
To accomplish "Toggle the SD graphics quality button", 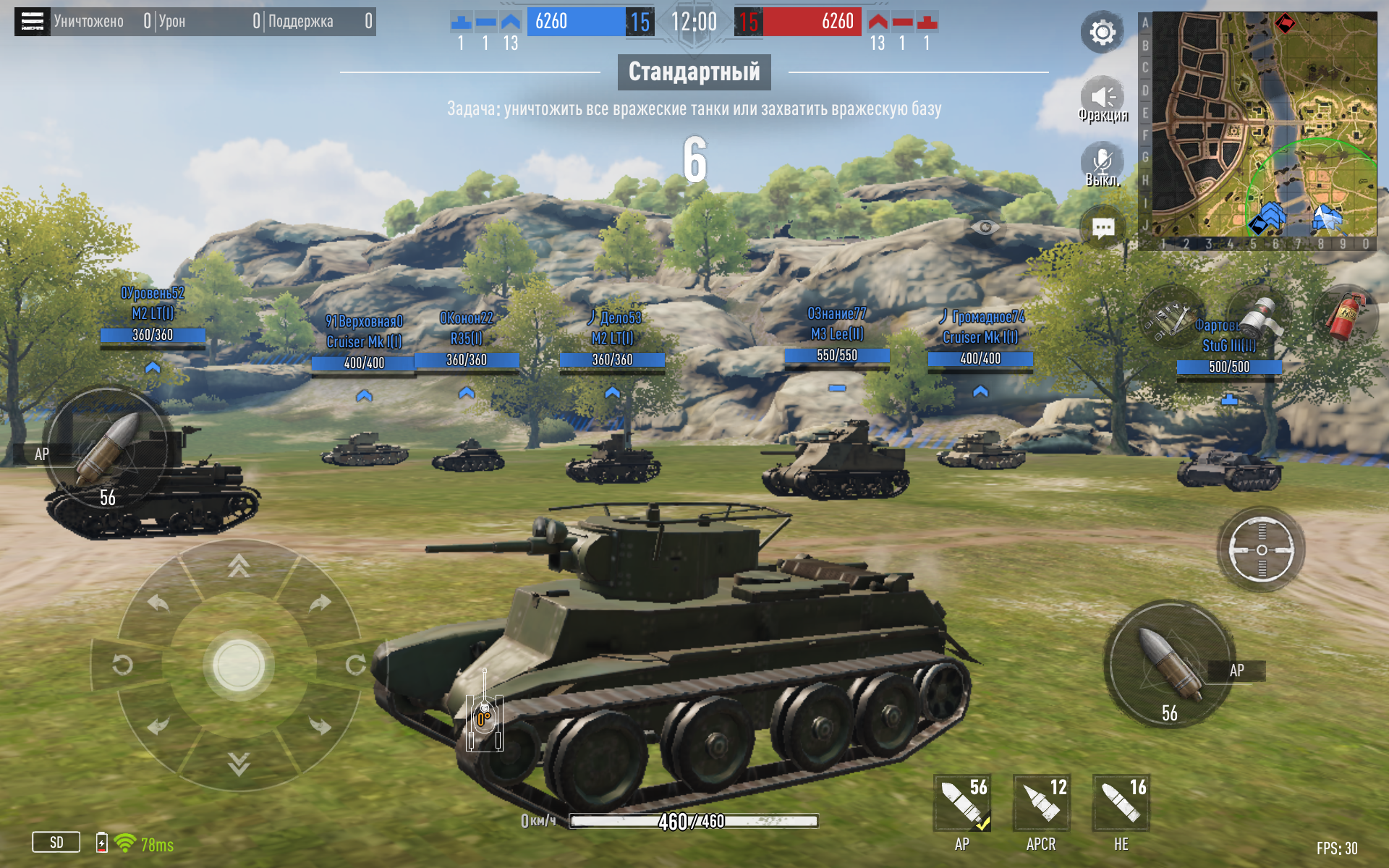I will pyautogui.click(x=56, y=843).
